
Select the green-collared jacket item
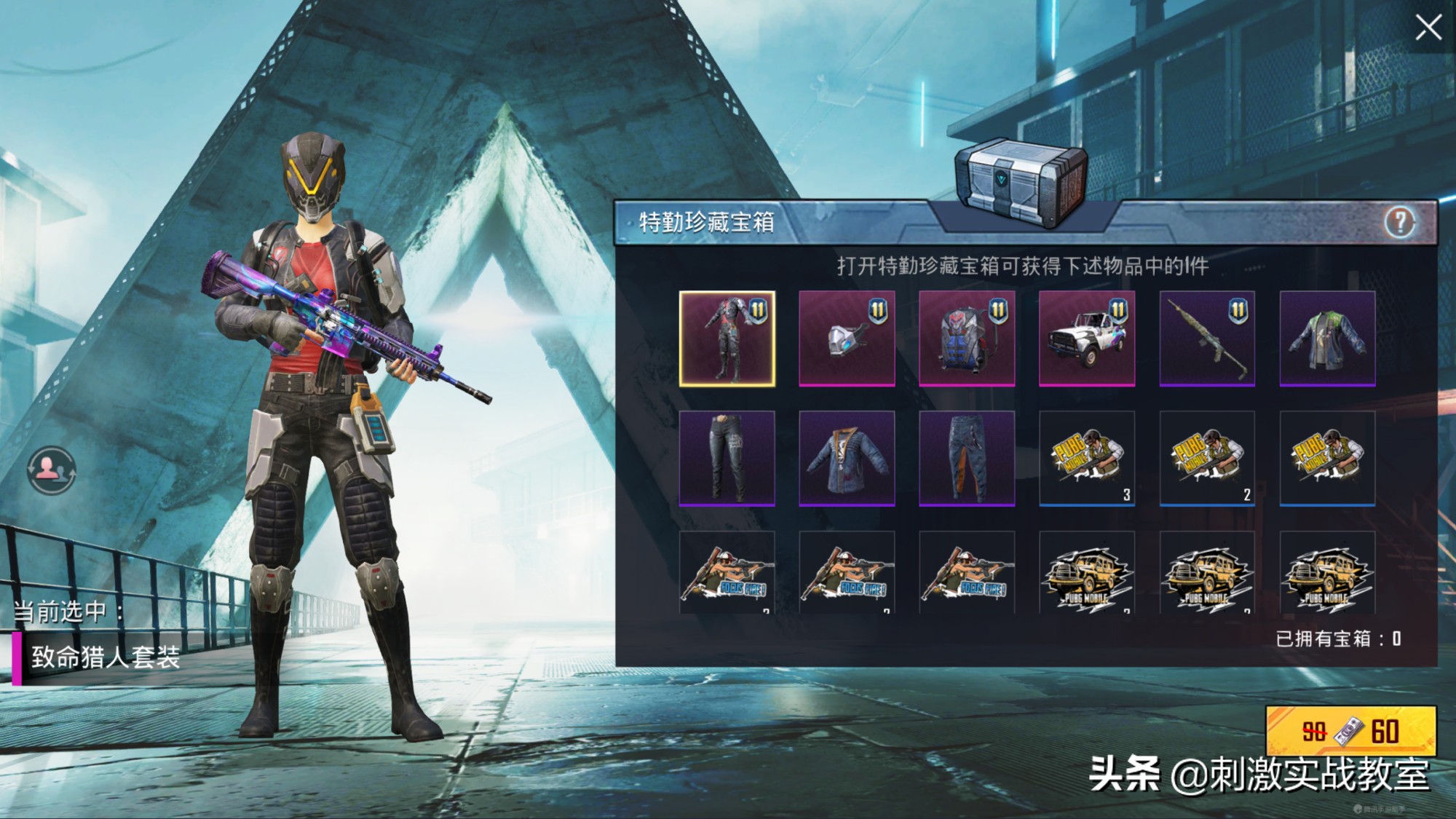[1327, 339]
